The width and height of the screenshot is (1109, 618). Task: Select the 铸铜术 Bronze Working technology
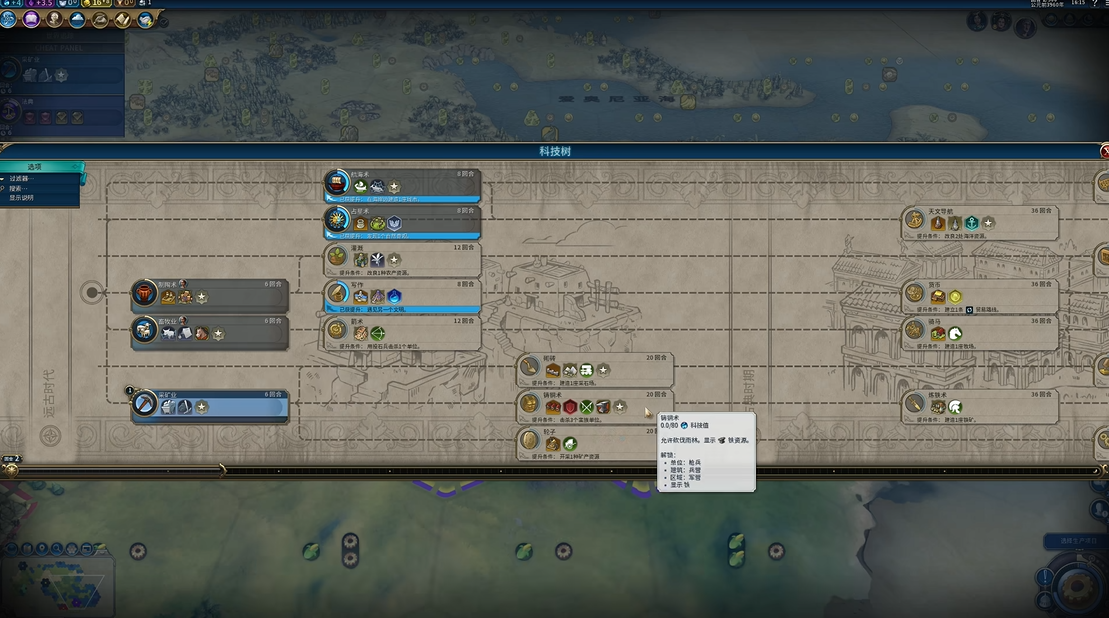click(595, 405)
